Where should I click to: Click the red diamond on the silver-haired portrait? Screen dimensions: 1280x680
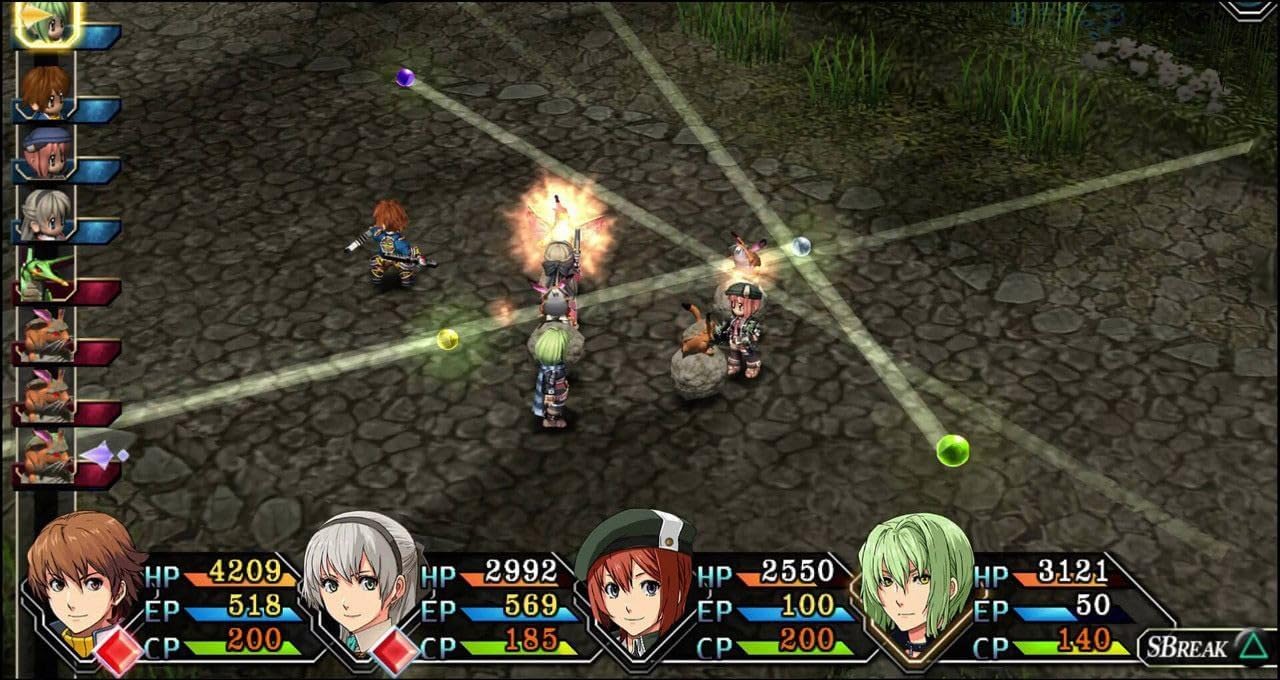394,650
